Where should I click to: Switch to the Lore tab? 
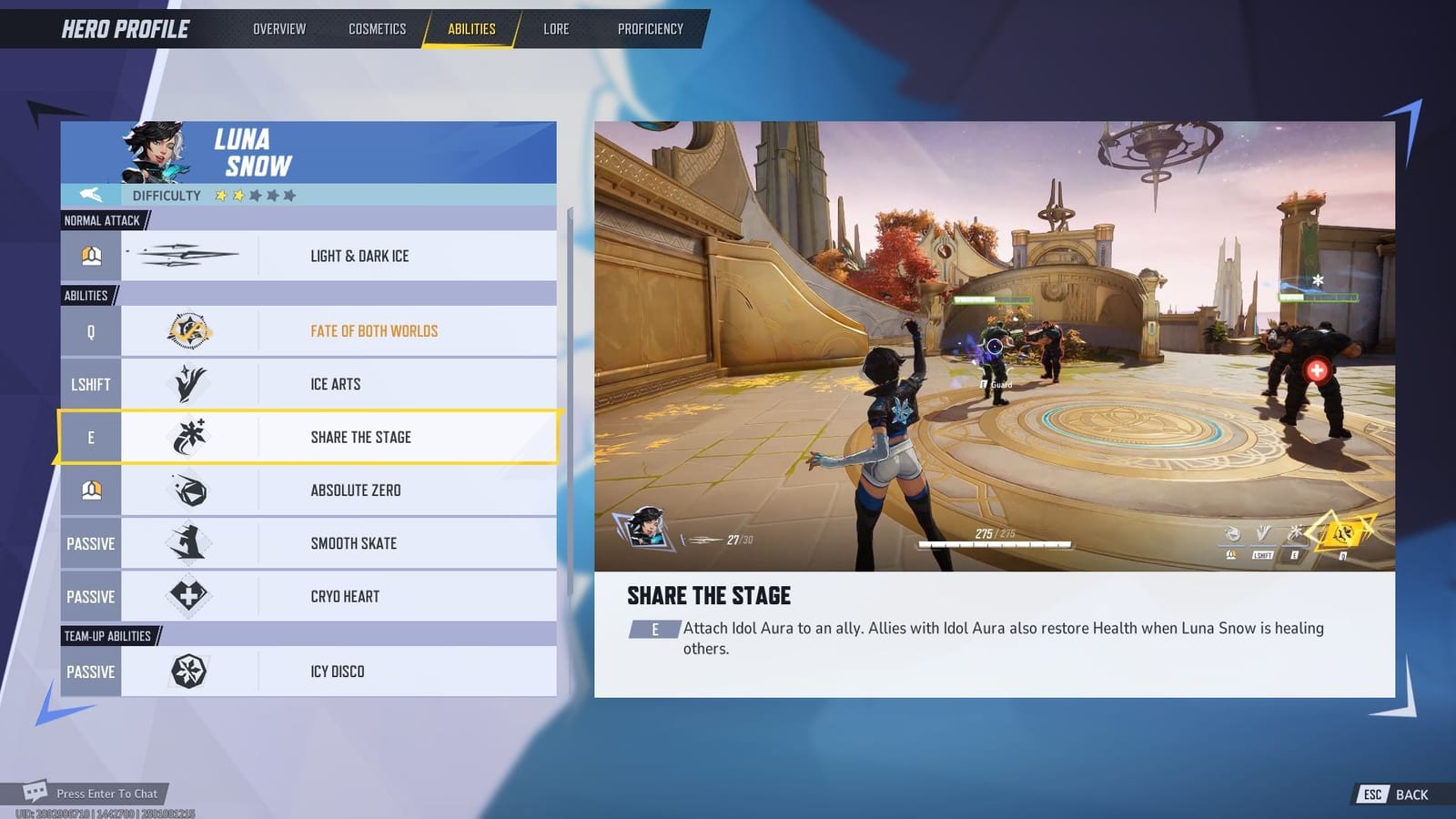(x=555, y=28)
